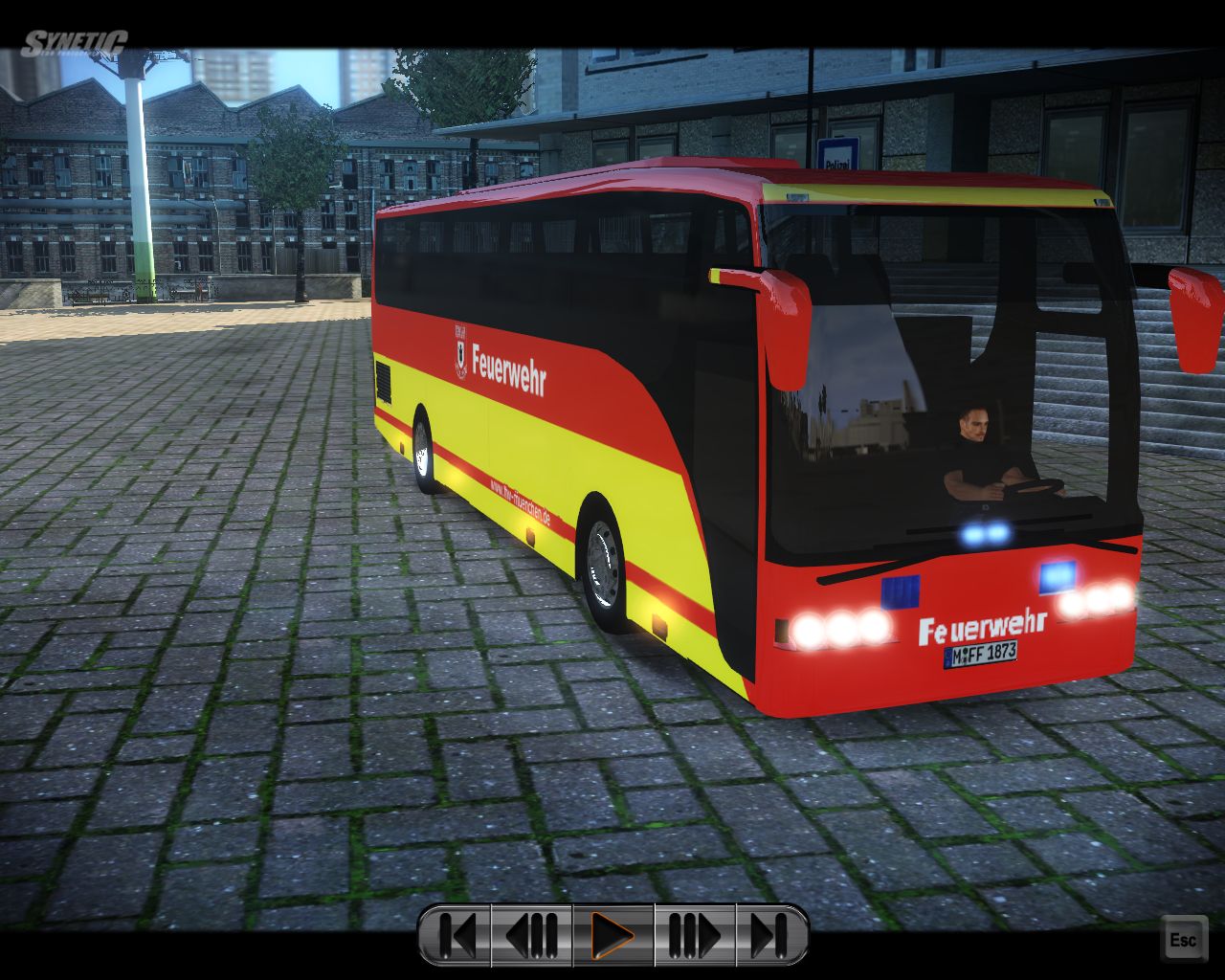Exit the replay with the Esc button

click(1182, 939)
